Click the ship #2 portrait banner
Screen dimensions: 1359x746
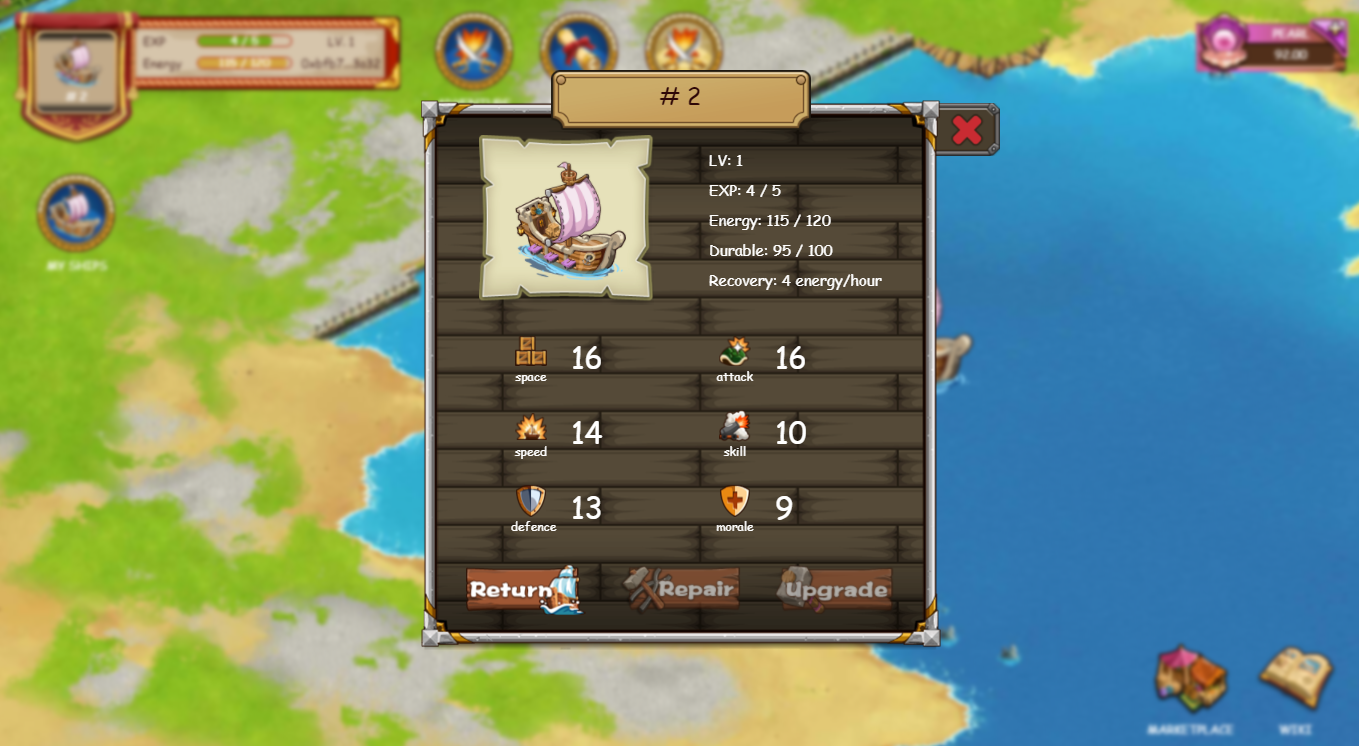(x=76, y=70)
